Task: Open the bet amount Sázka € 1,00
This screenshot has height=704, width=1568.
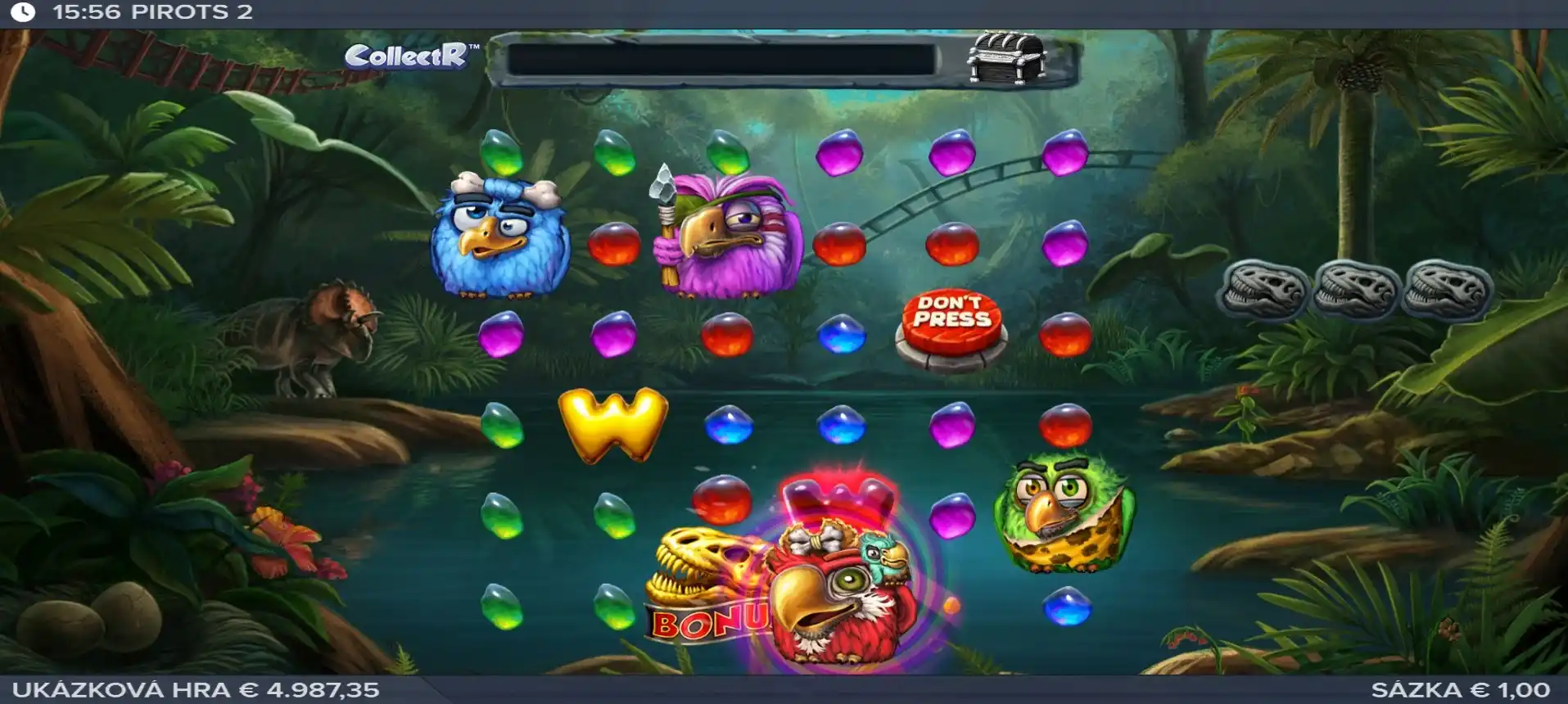Action: coord(1460,690)
